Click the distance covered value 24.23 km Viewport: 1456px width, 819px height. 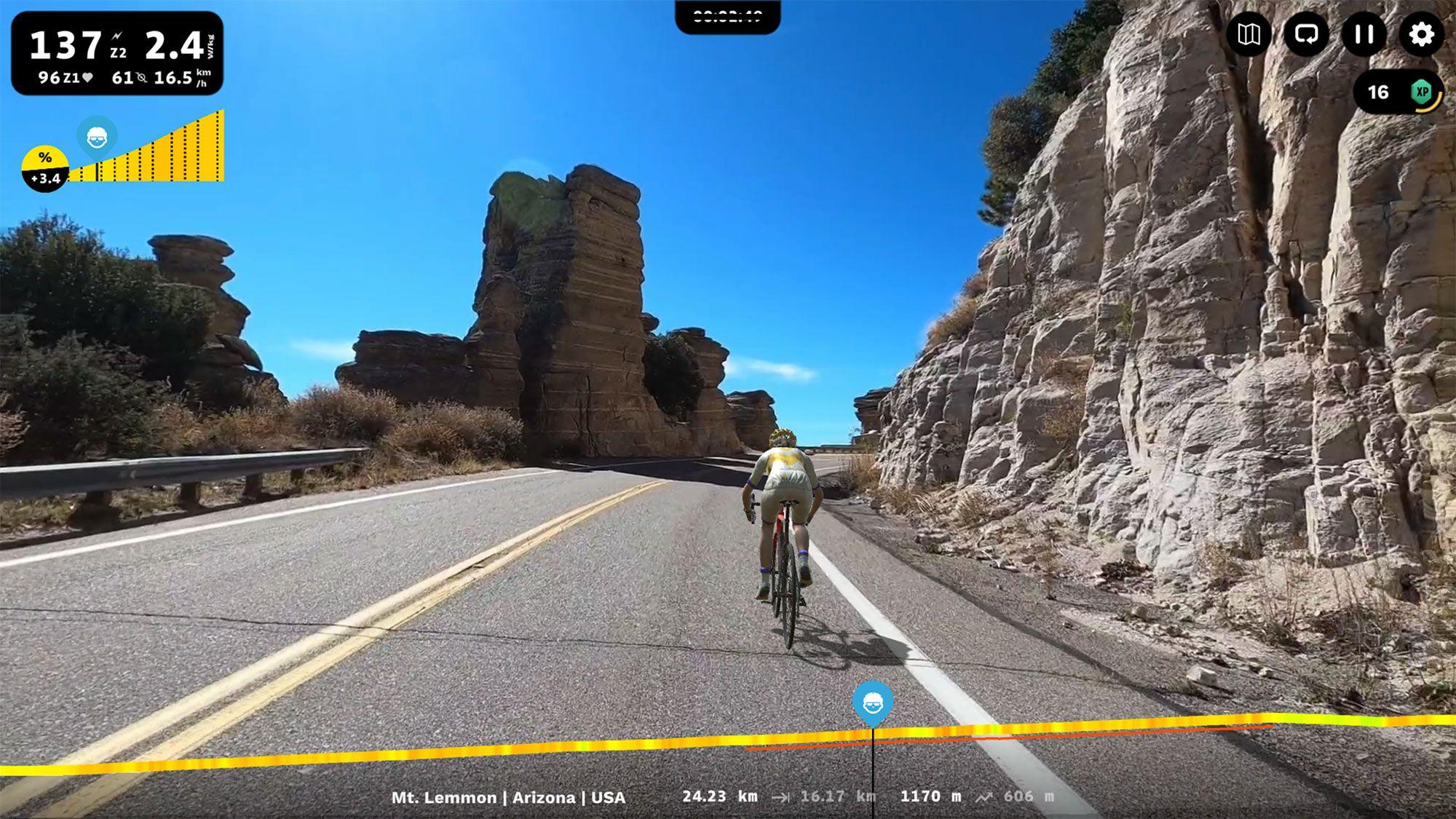point(717,796)
